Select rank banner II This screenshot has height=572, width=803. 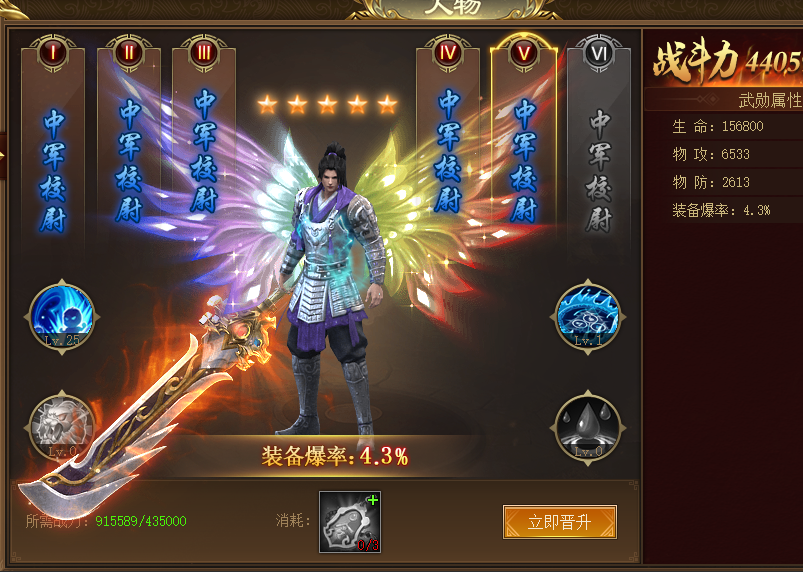tap(129, 140)
